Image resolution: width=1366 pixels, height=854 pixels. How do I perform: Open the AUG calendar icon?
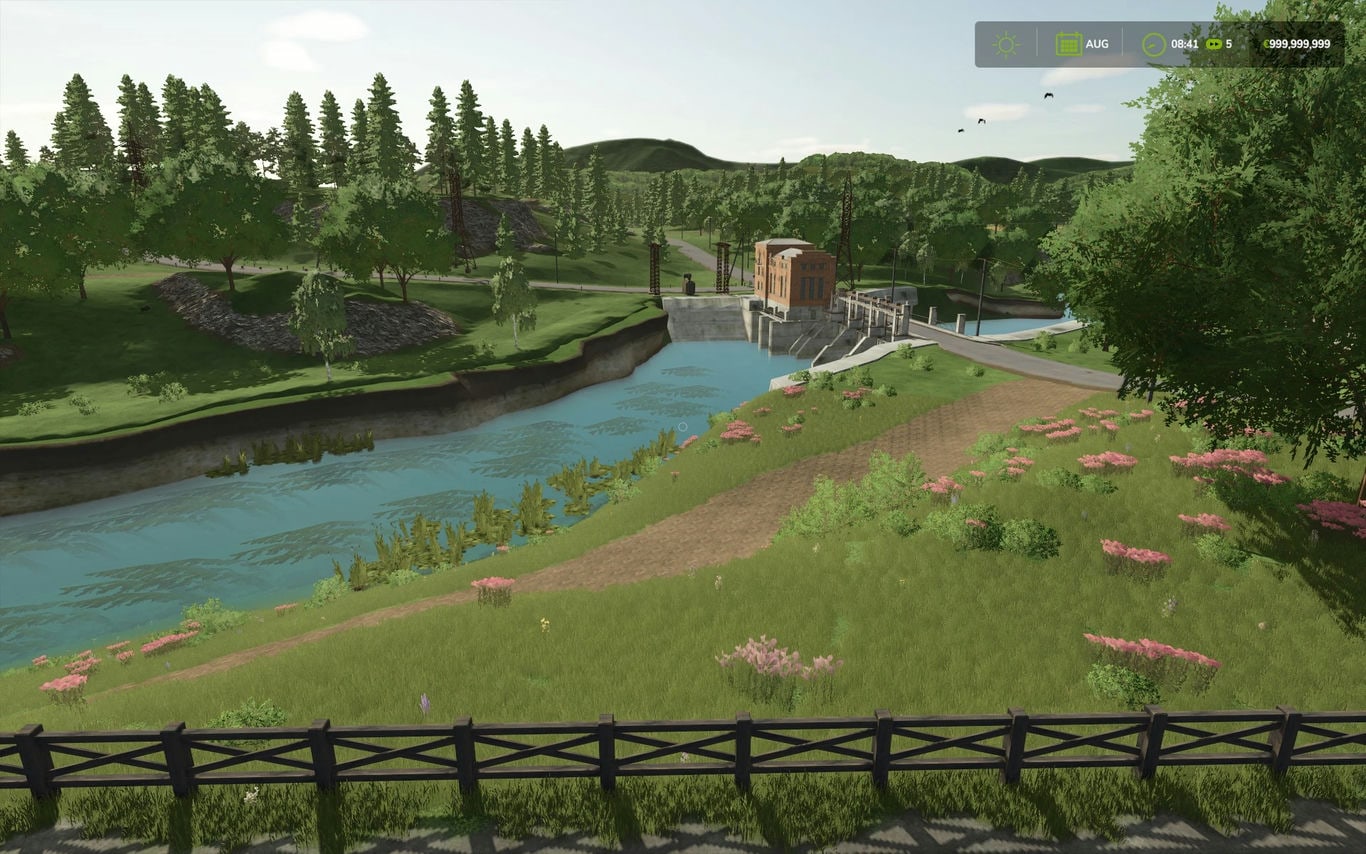[1069, 43]
